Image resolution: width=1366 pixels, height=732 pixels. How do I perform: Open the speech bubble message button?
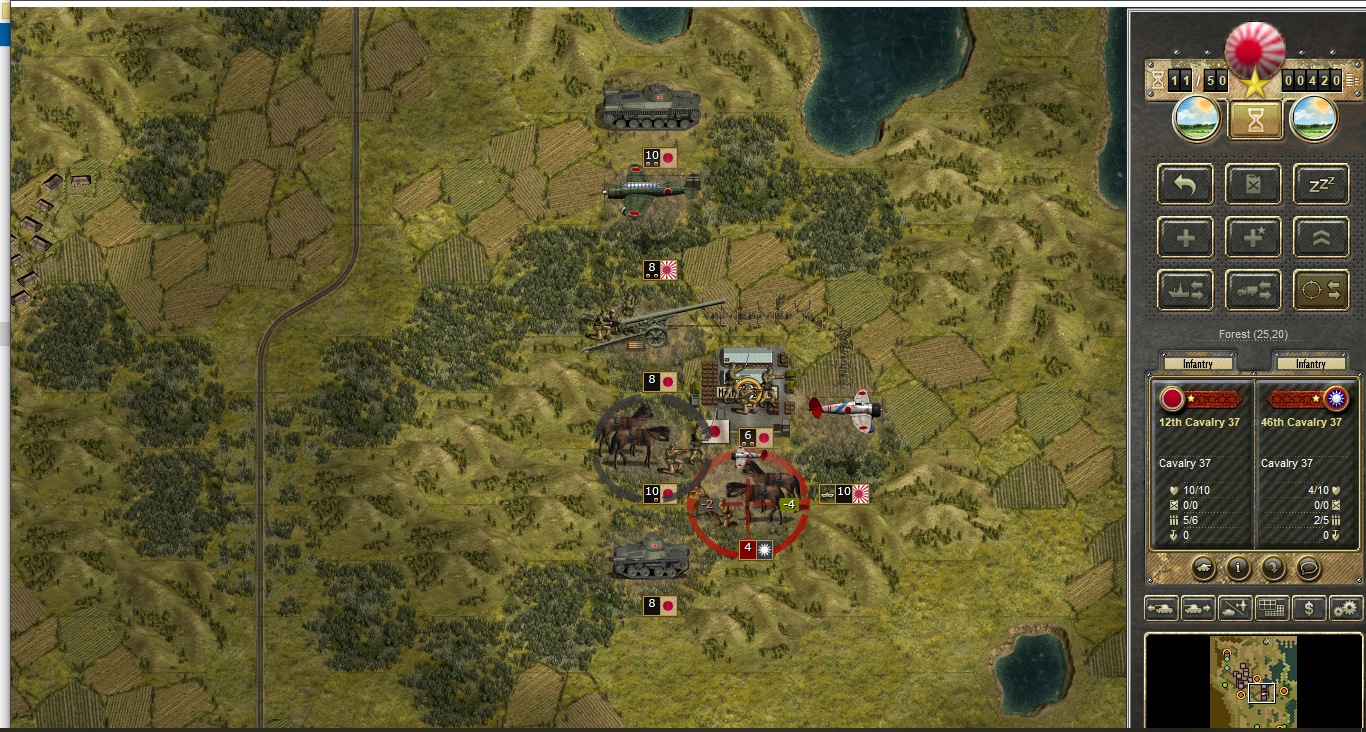click(1309, 568)
